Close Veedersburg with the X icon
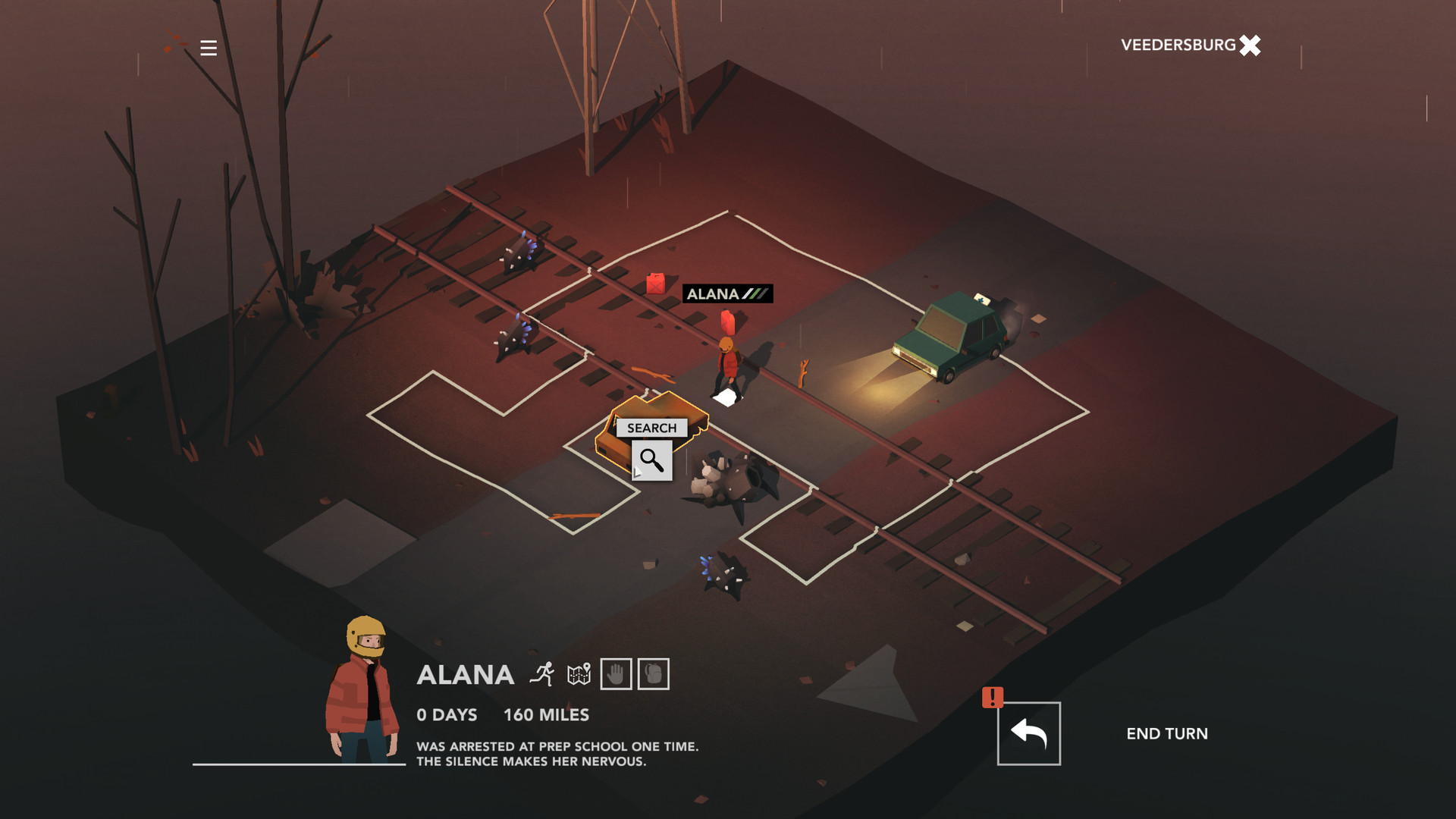 [x=1249, y=46]
